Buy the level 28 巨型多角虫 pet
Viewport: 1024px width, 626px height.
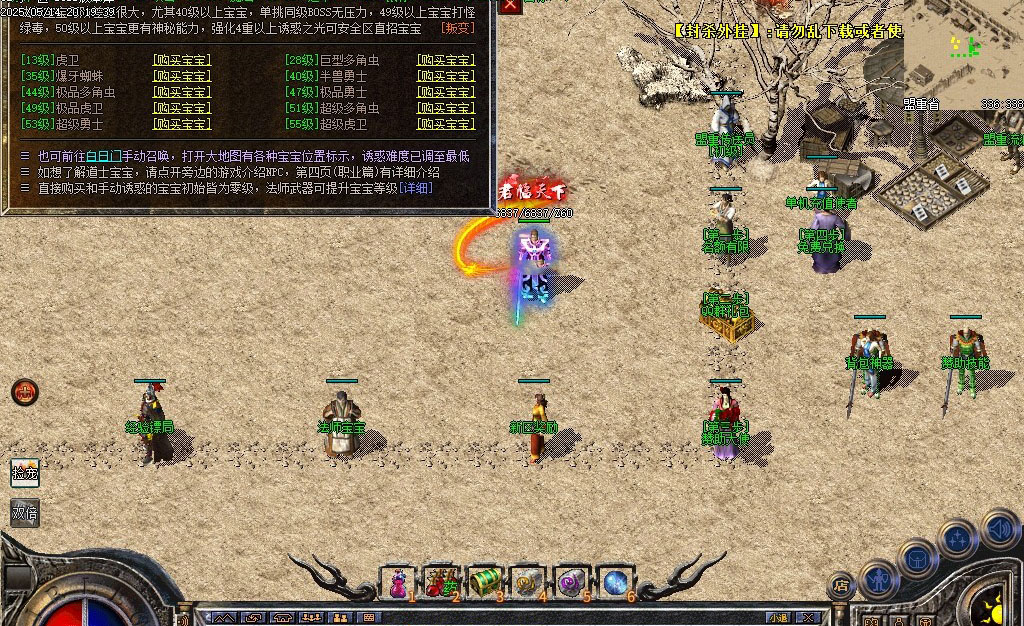click(x=446, y=60)
